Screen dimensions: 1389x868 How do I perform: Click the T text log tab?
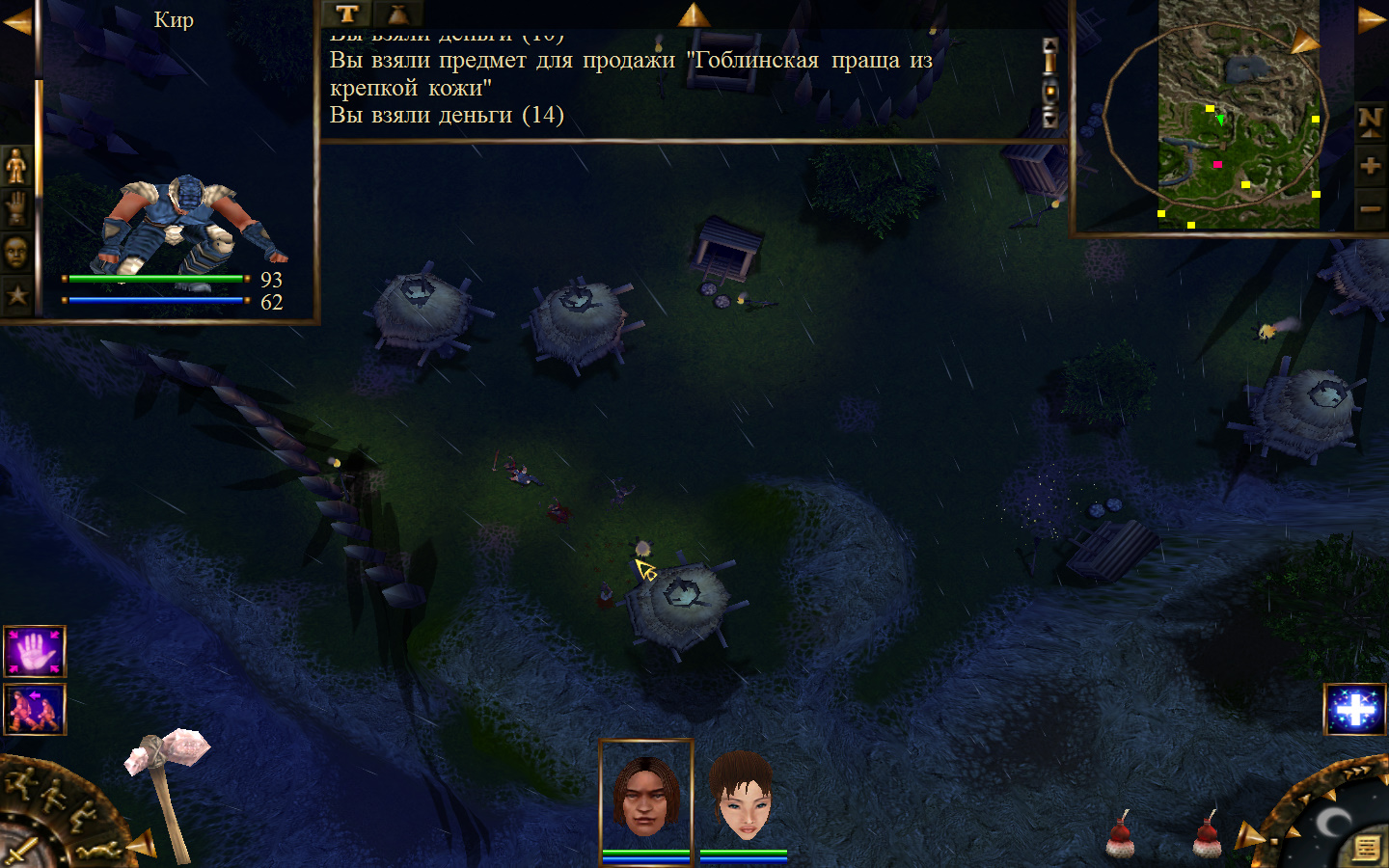[347, 14]
